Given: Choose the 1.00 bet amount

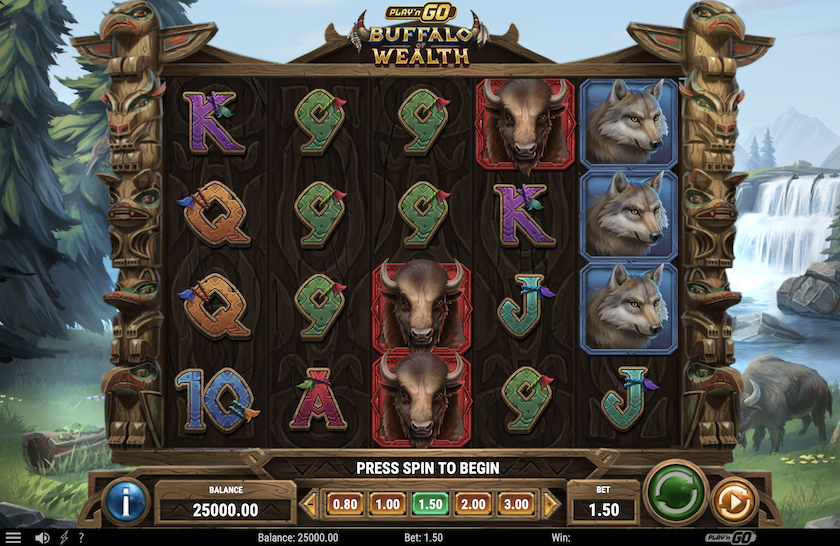Looking at the screenshot, I should [x=386, y=504].
